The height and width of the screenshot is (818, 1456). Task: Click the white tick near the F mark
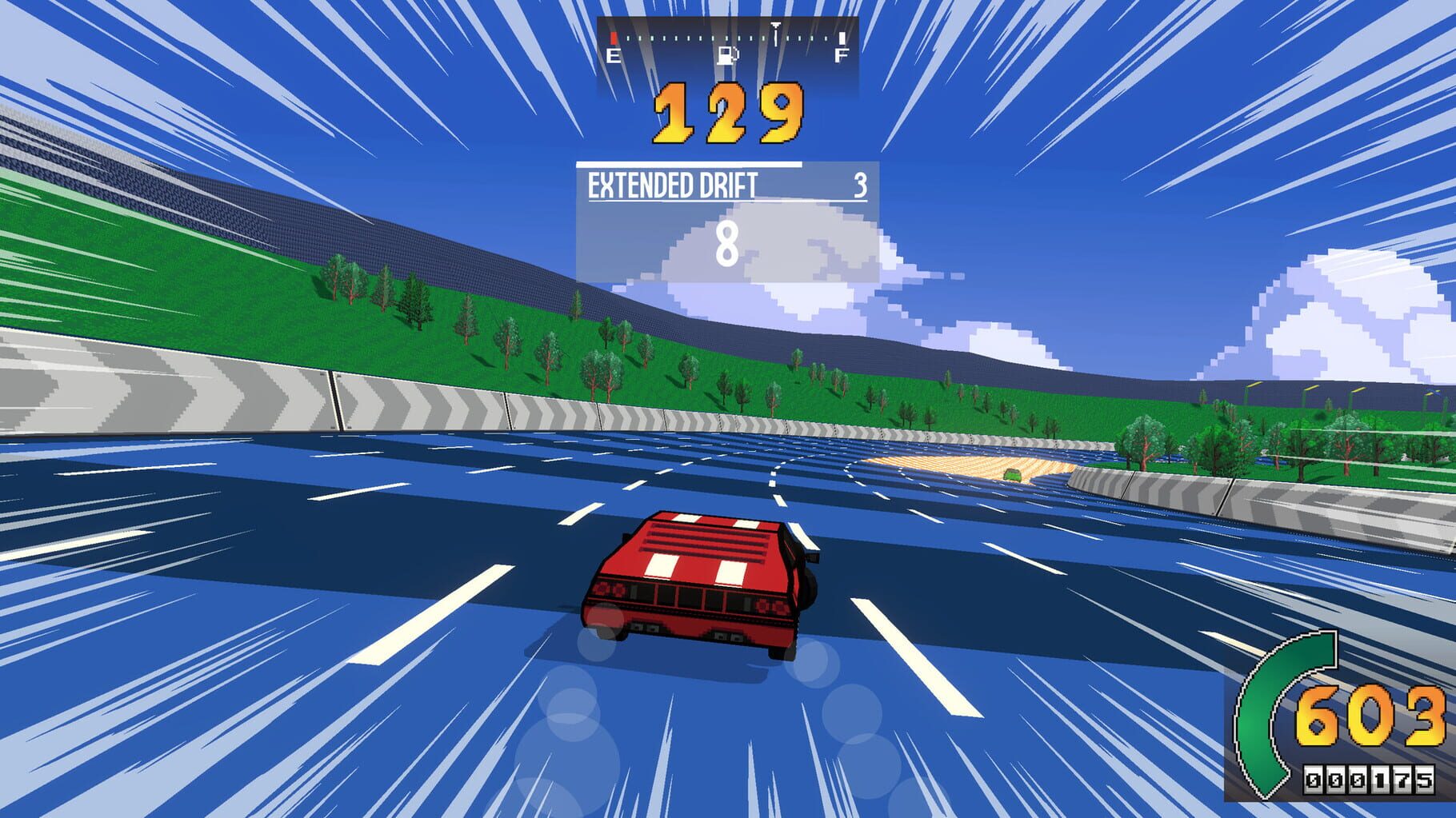[842, 38]
